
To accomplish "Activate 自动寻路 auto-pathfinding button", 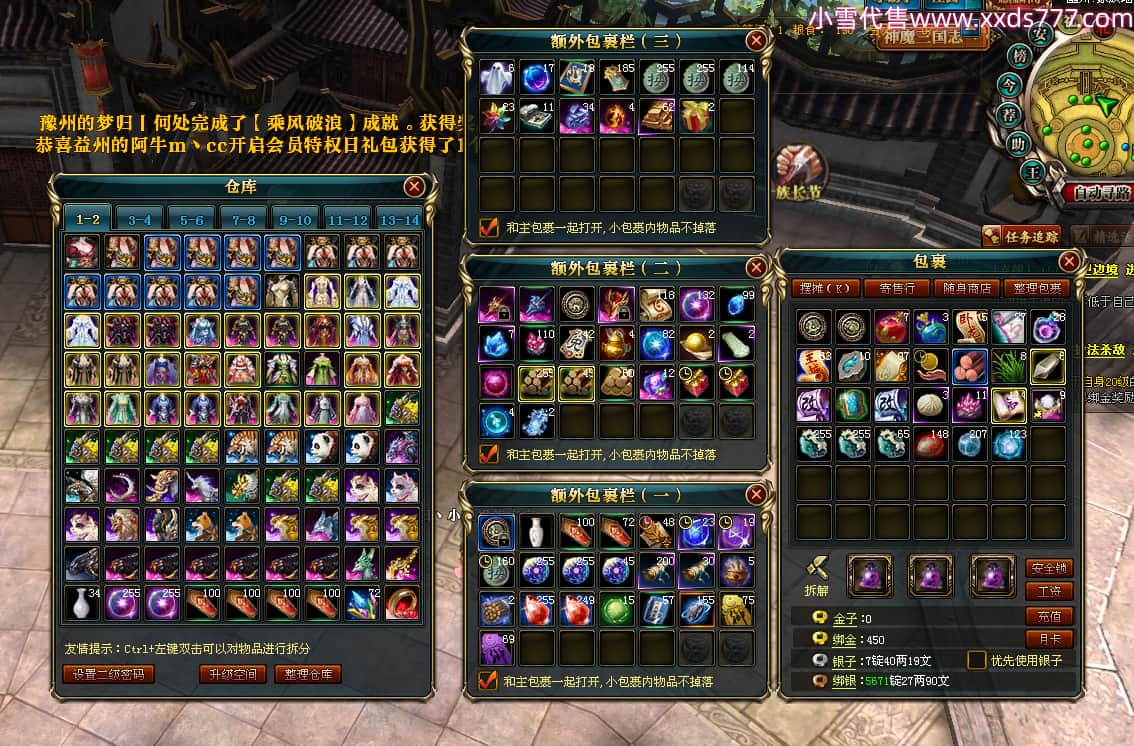I will (x=1097, y=192).
